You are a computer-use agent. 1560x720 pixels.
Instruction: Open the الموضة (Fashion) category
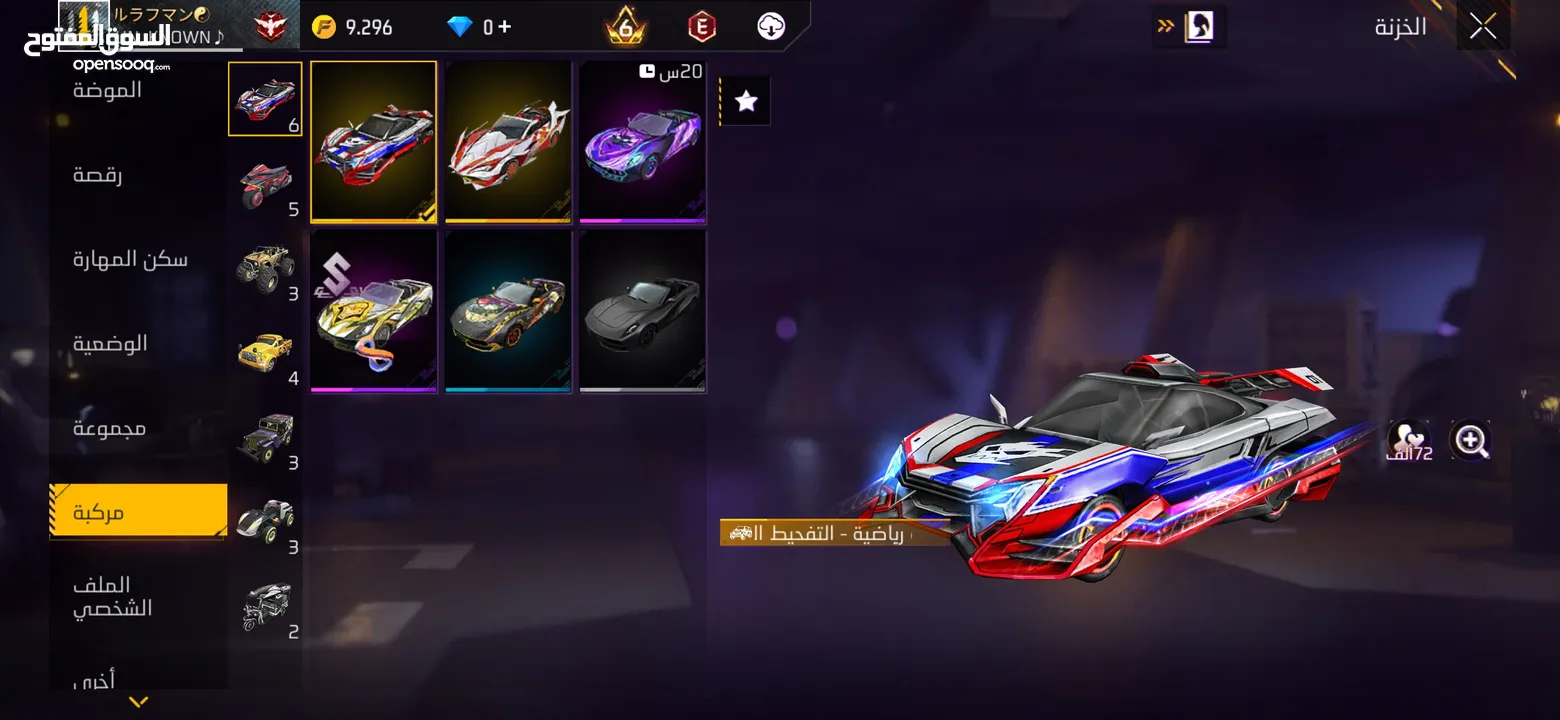(x=108, y=90)
